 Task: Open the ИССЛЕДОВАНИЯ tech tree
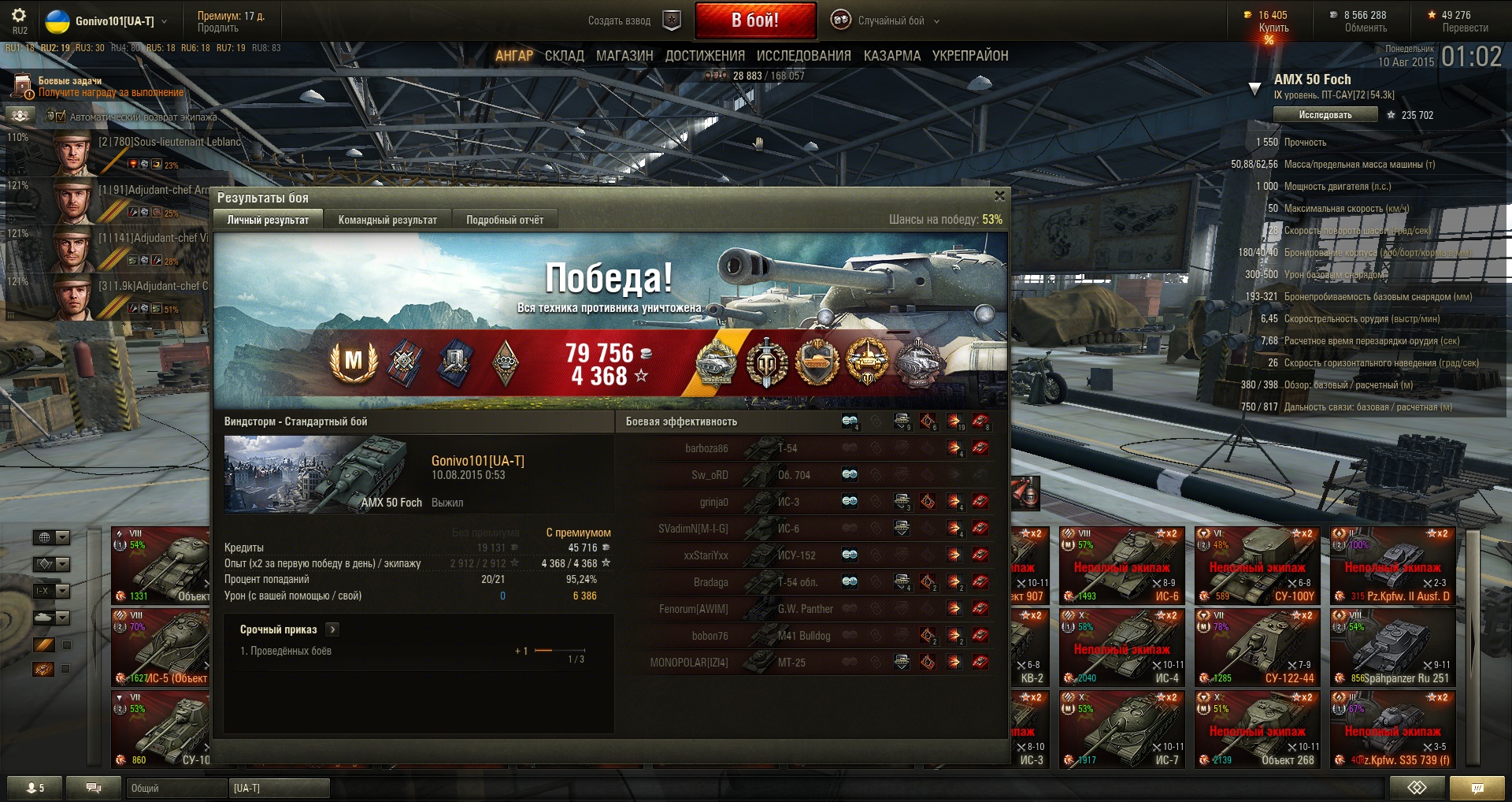pyautogui.click(x=803, y=56)
